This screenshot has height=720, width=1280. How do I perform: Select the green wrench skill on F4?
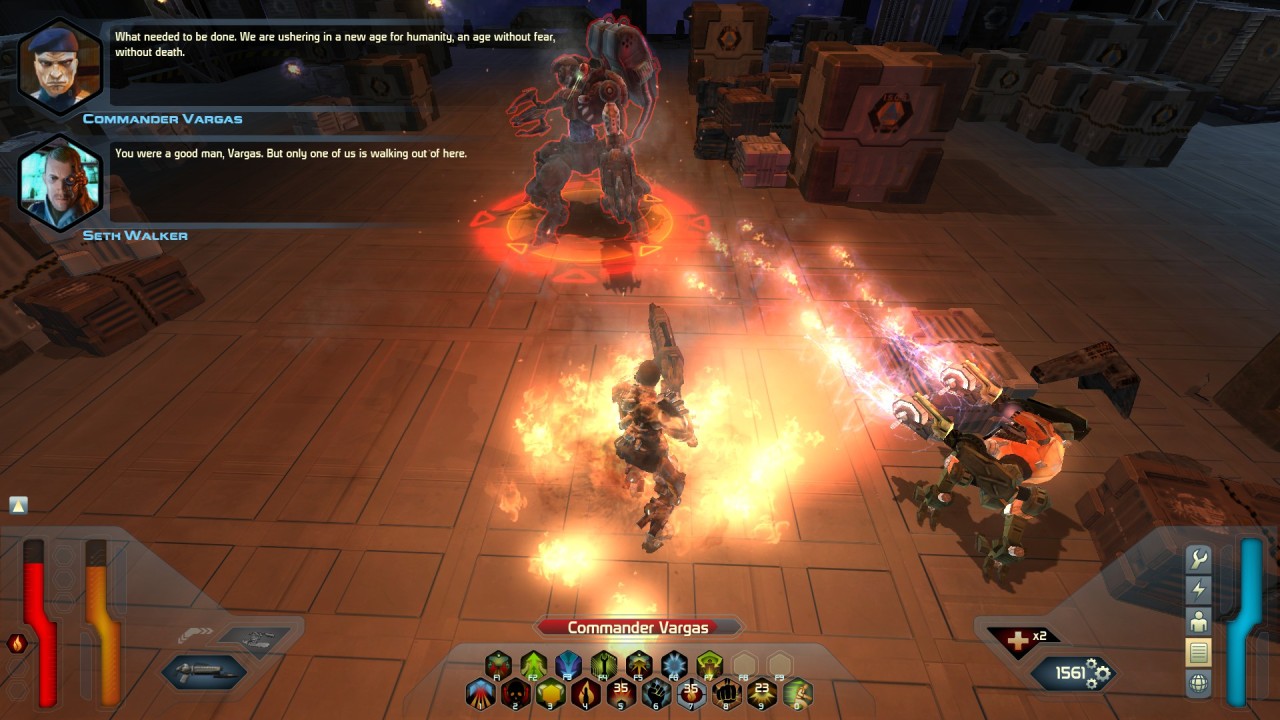604,664
